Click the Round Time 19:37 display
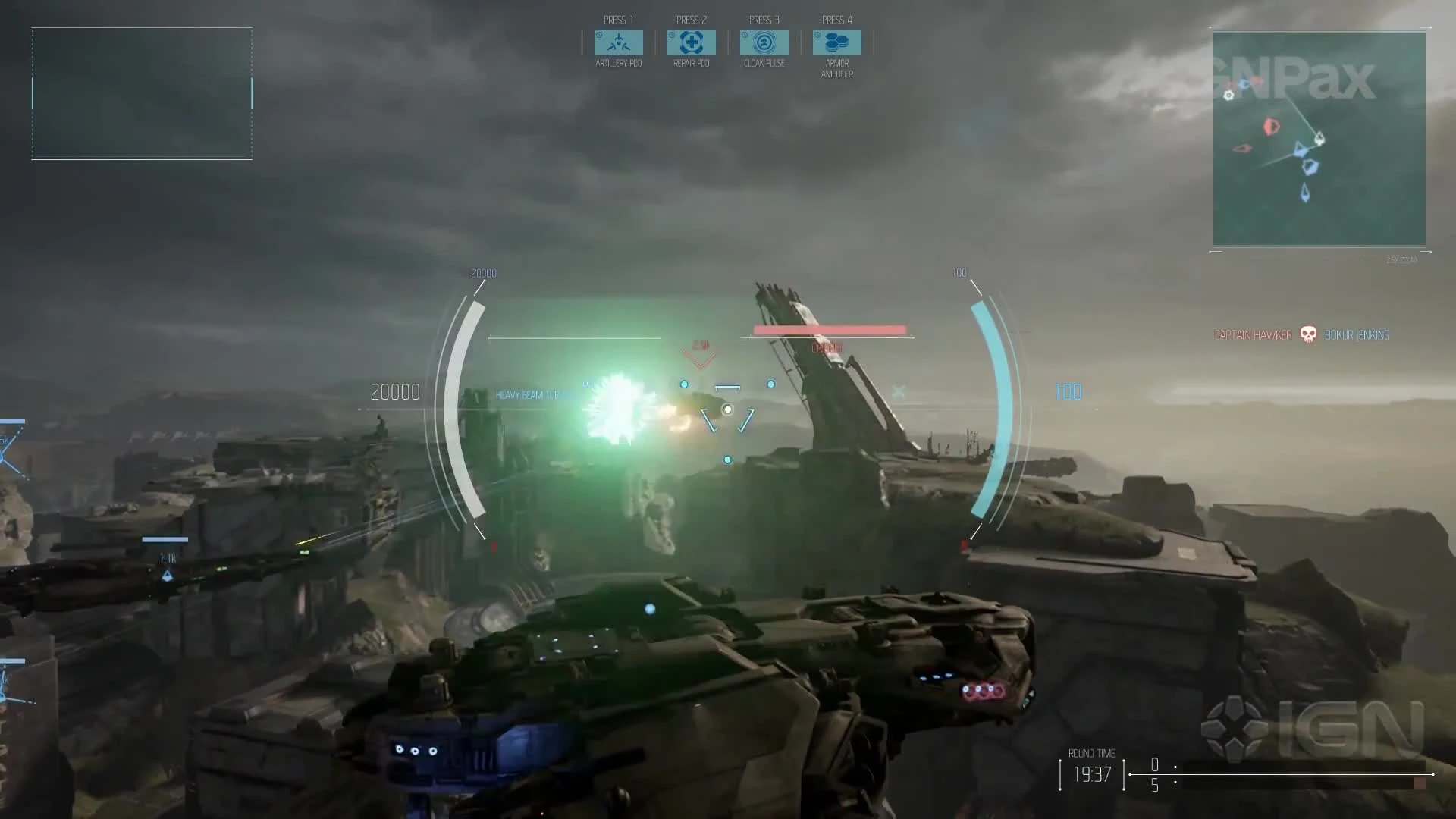The width and height of the screenshot is (1456, 819). point(1090,773)
